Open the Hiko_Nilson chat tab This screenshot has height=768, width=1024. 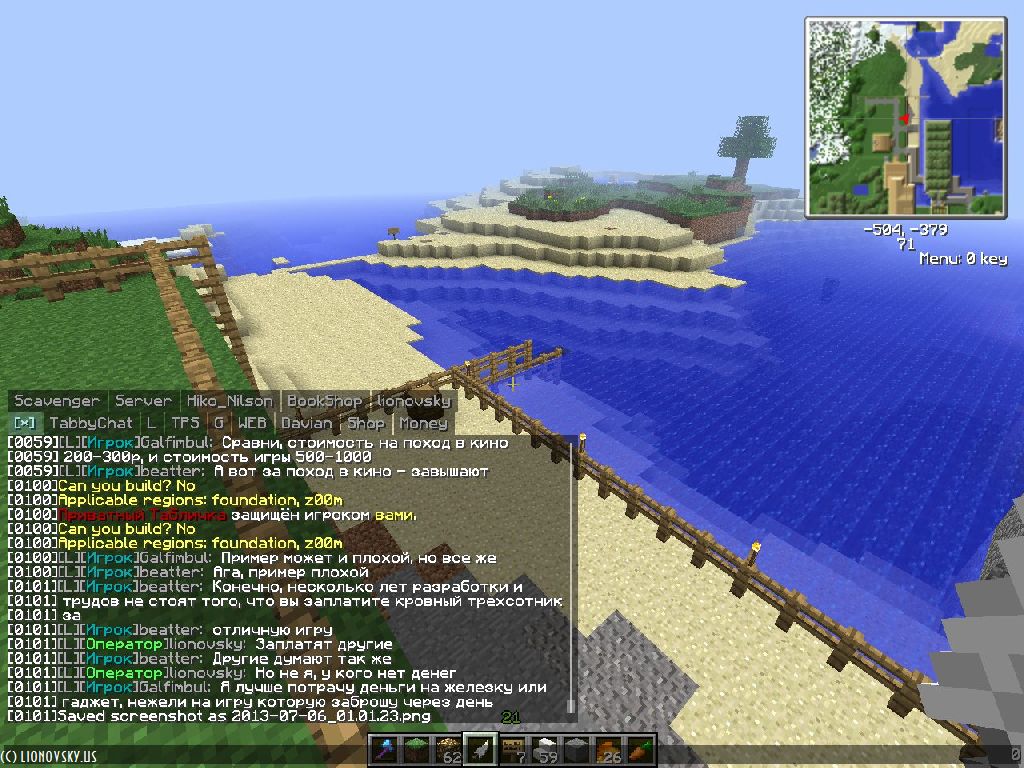(x=228, y=401)
